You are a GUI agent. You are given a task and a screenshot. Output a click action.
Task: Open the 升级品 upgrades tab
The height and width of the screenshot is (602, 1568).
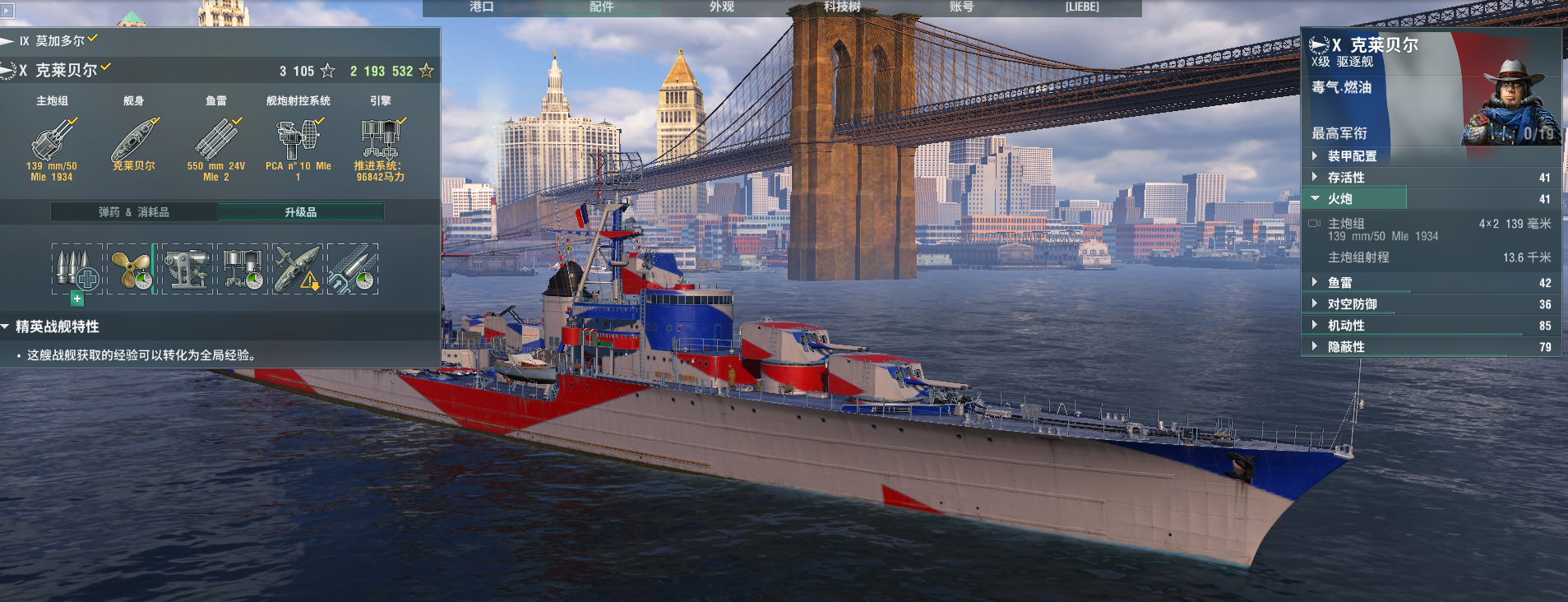tap(301, 212)
